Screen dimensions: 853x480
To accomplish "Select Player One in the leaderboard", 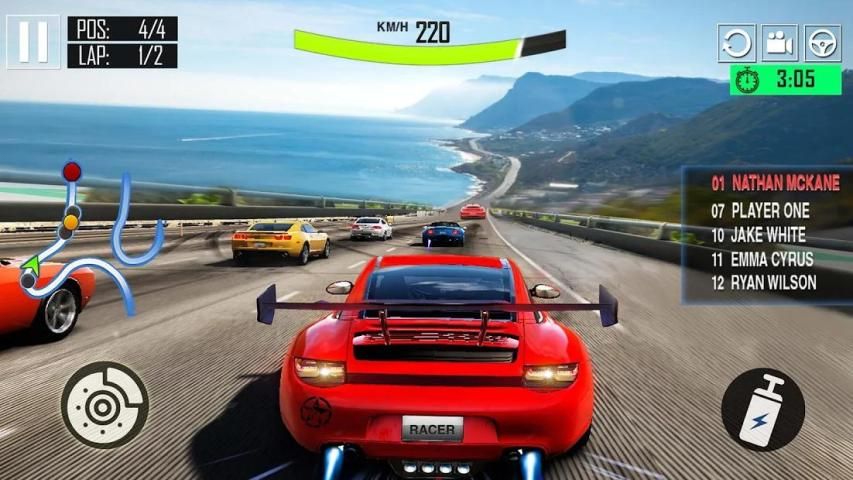I will click(760, 211).
